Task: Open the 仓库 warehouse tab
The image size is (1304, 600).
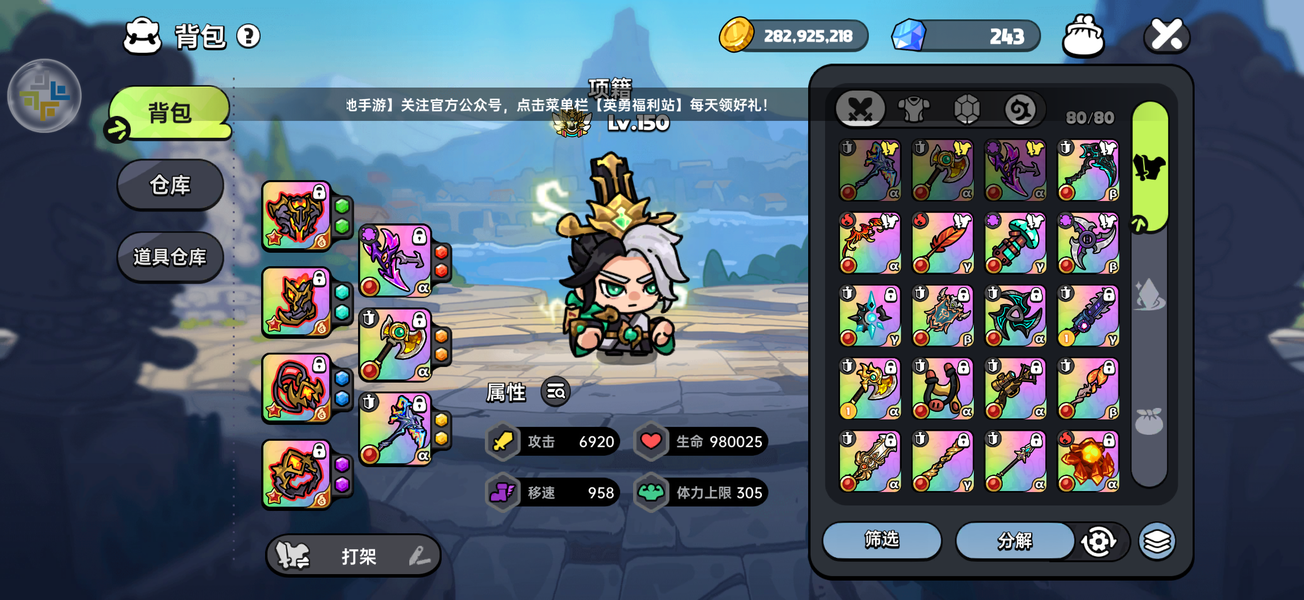Action: pos(170,185)
